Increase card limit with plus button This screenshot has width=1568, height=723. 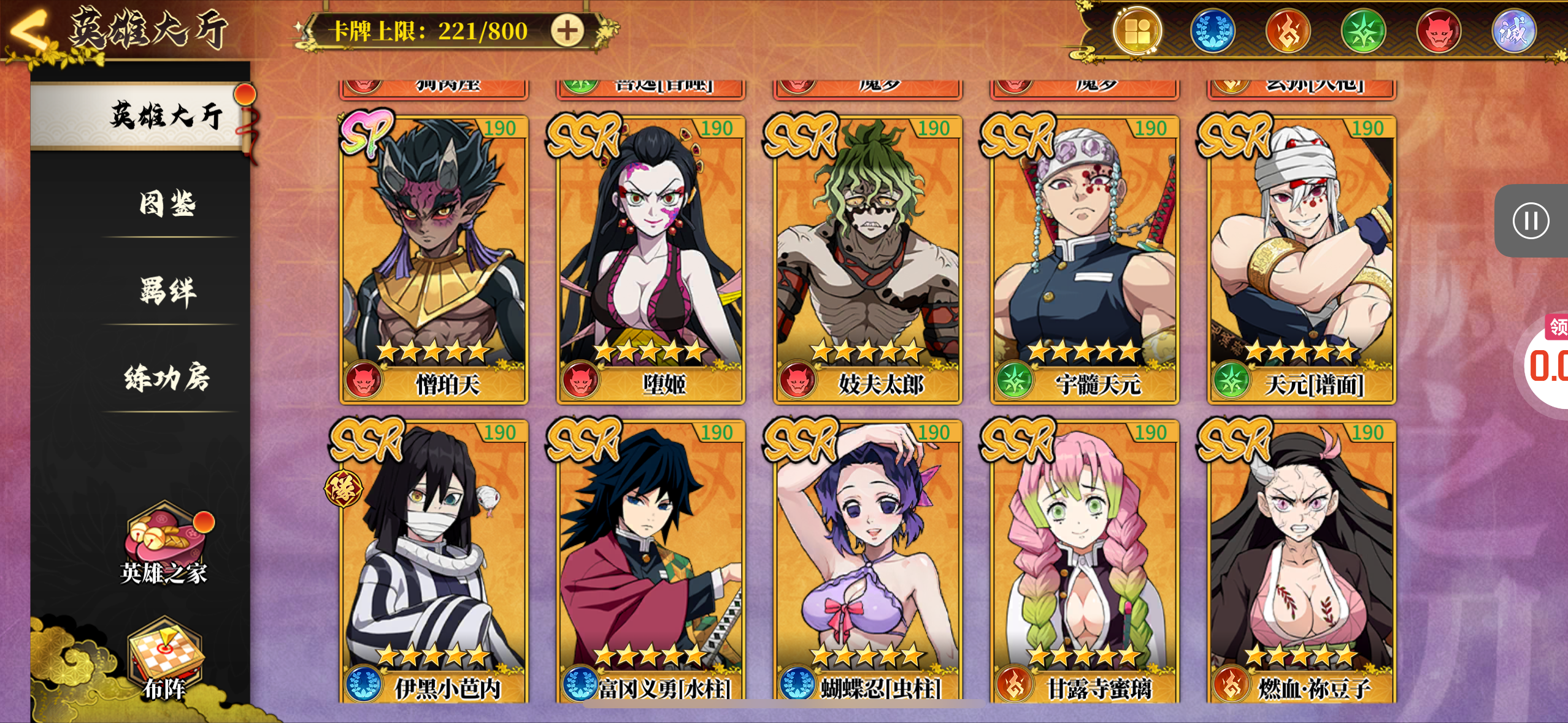click(x=566, y=31)
